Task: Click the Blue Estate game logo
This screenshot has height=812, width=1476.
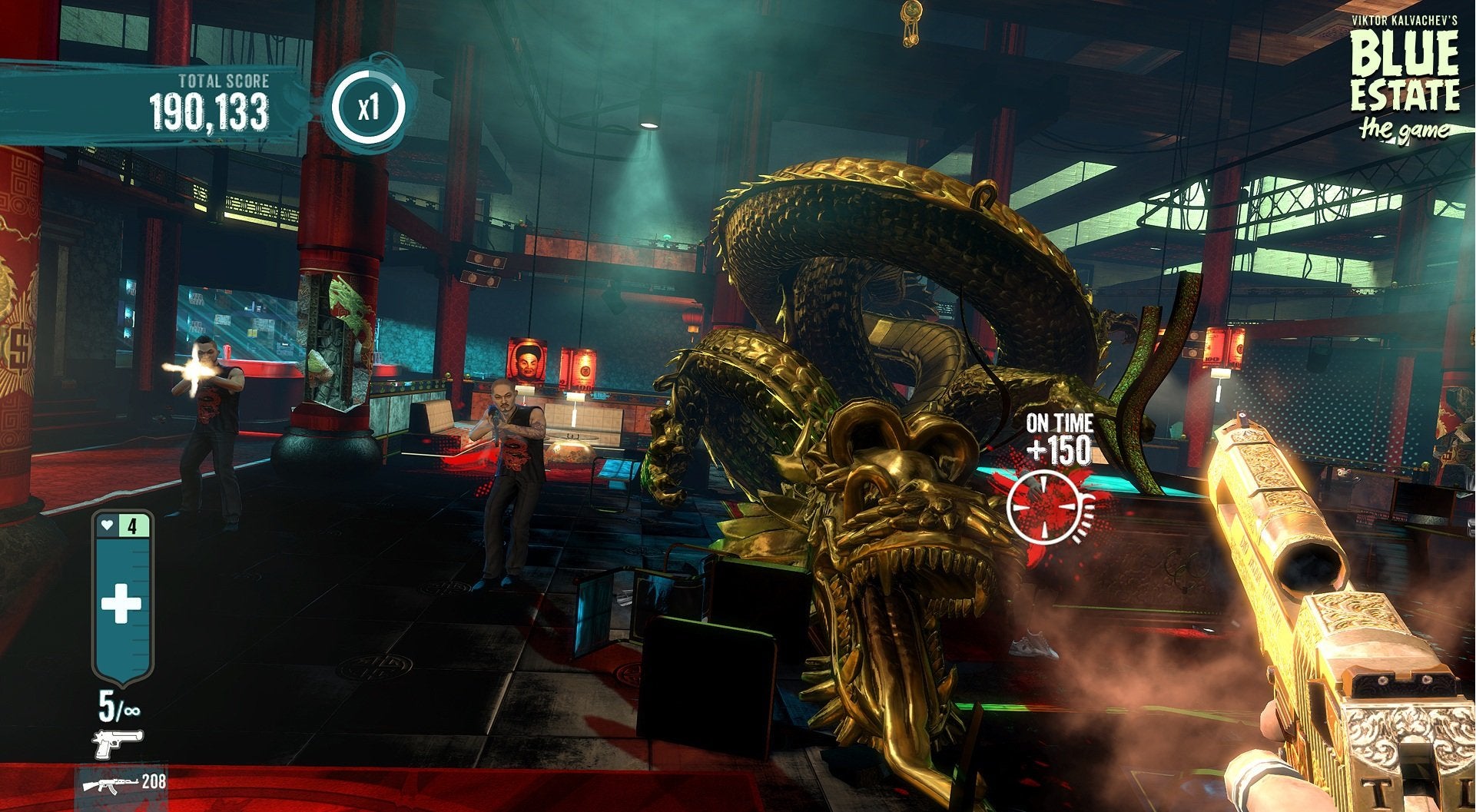Action: click(x=1405, y=78)
